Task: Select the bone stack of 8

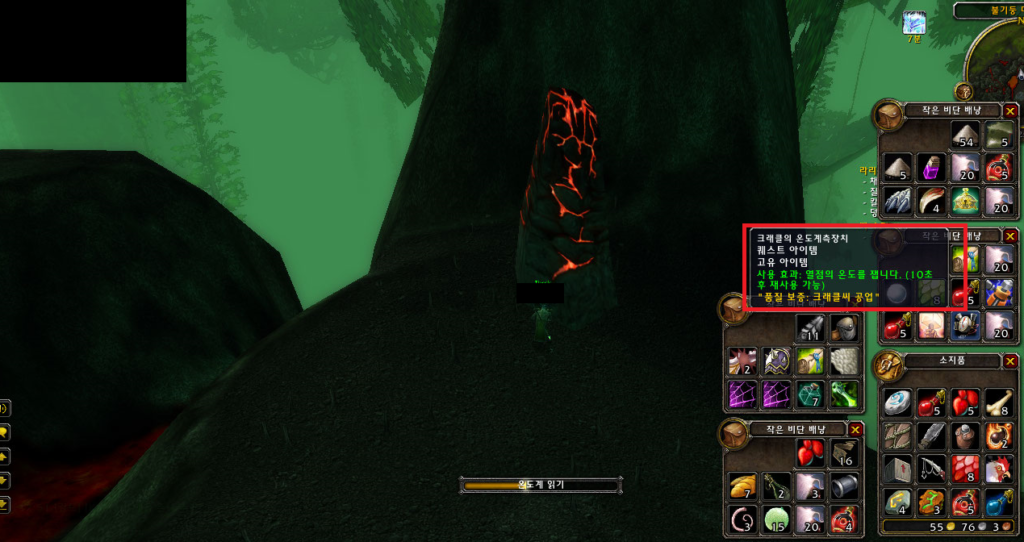Action: point(996,403)
